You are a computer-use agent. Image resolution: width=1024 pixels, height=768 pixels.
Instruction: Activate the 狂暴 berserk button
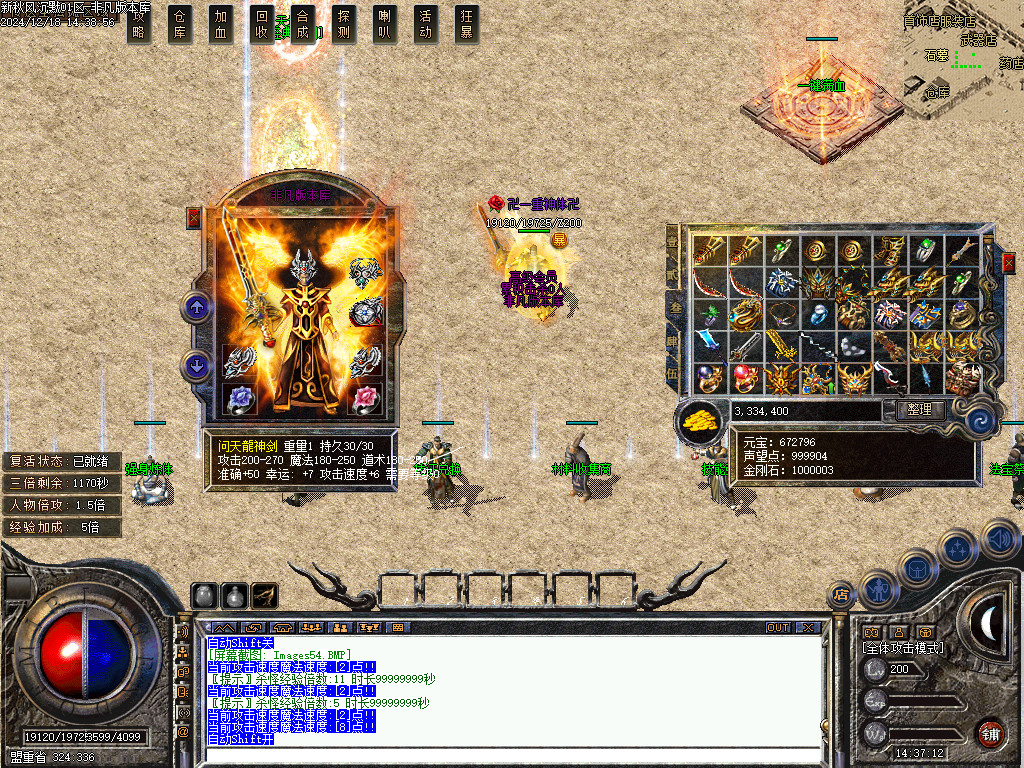click(467, 24)
